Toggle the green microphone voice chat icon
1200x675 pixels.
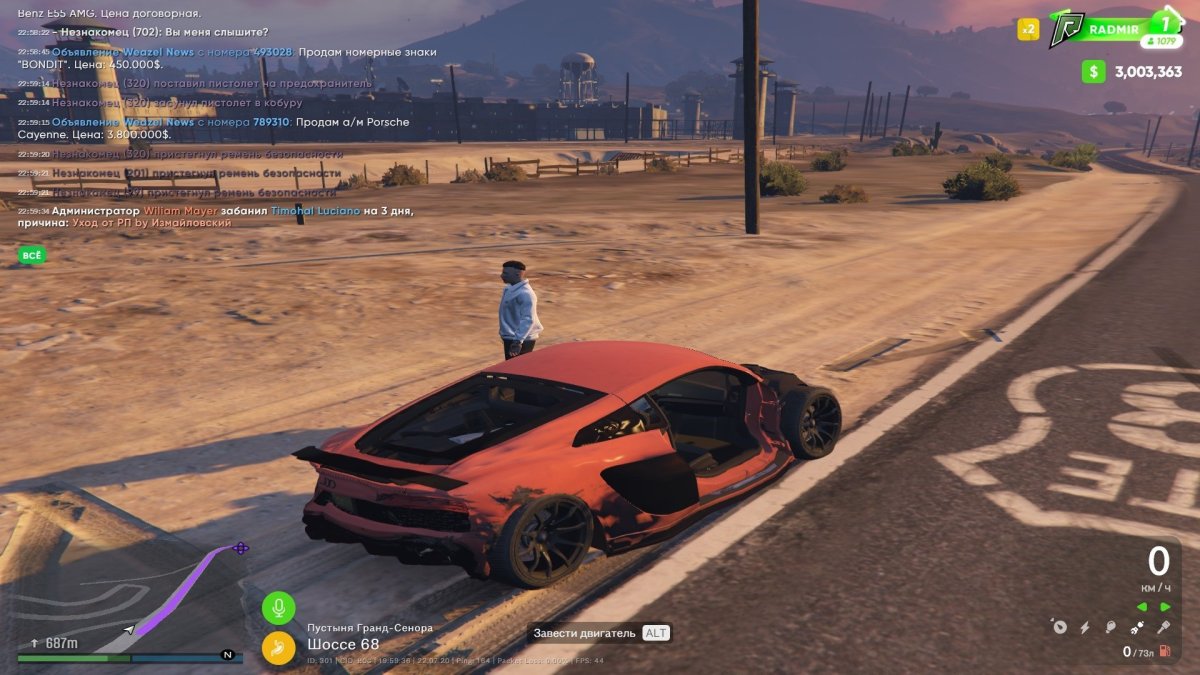(279, 607)
